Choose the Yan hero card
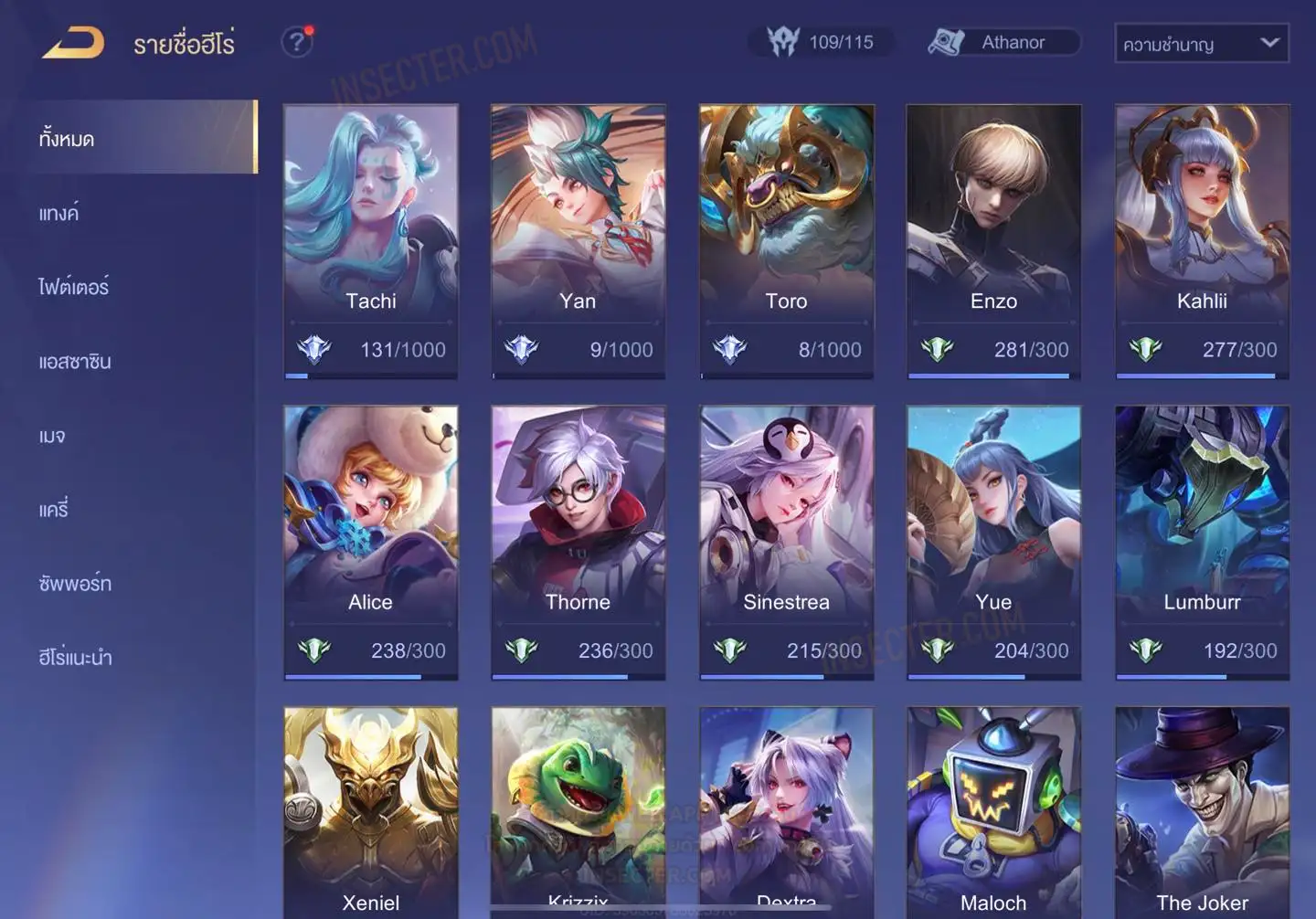Image resolution: width=1316 pixels, height=919 pixels. 578,240
